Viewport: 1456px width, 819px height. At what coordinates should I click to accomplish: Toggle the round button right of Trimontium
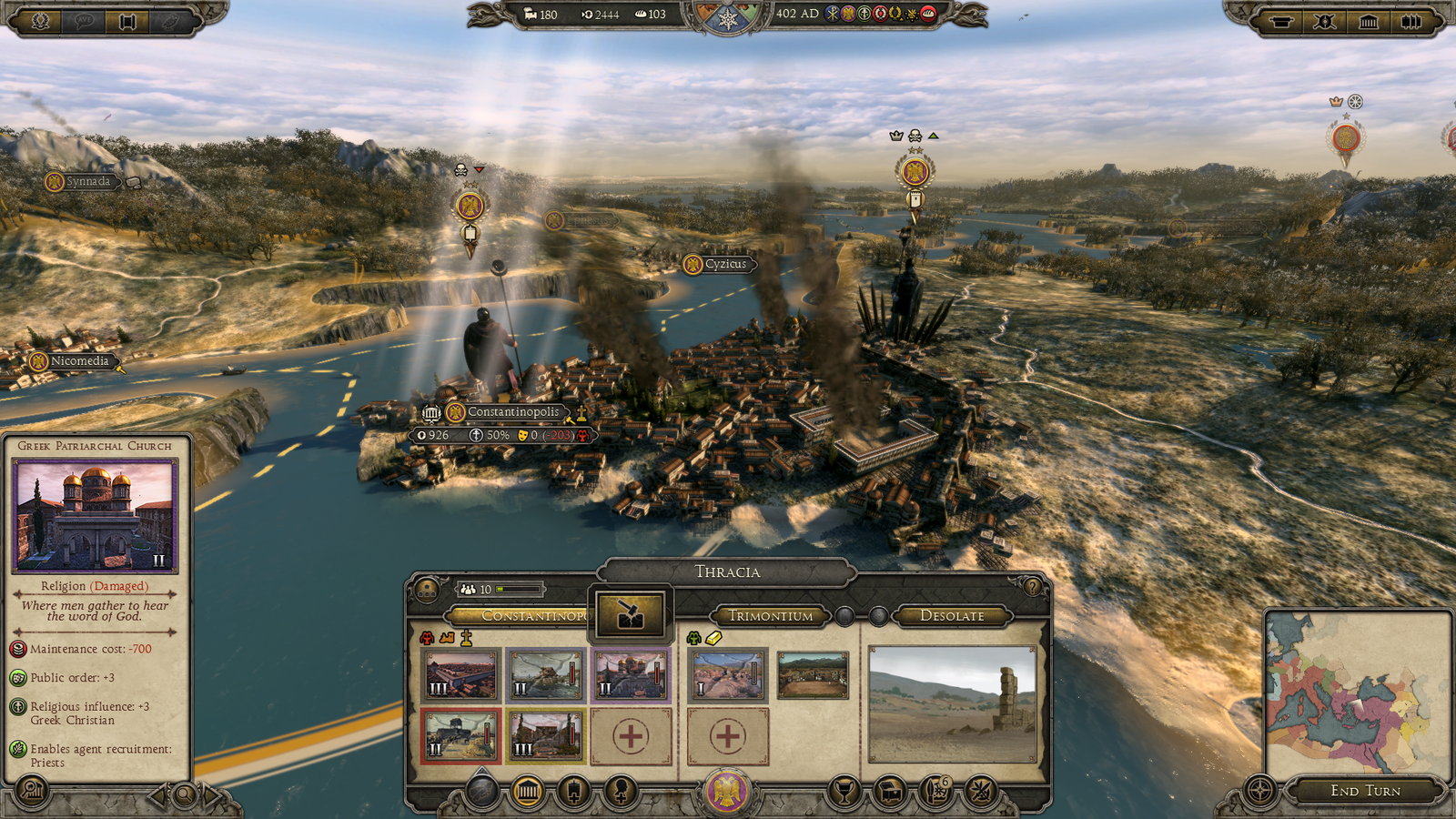(844, 616)
